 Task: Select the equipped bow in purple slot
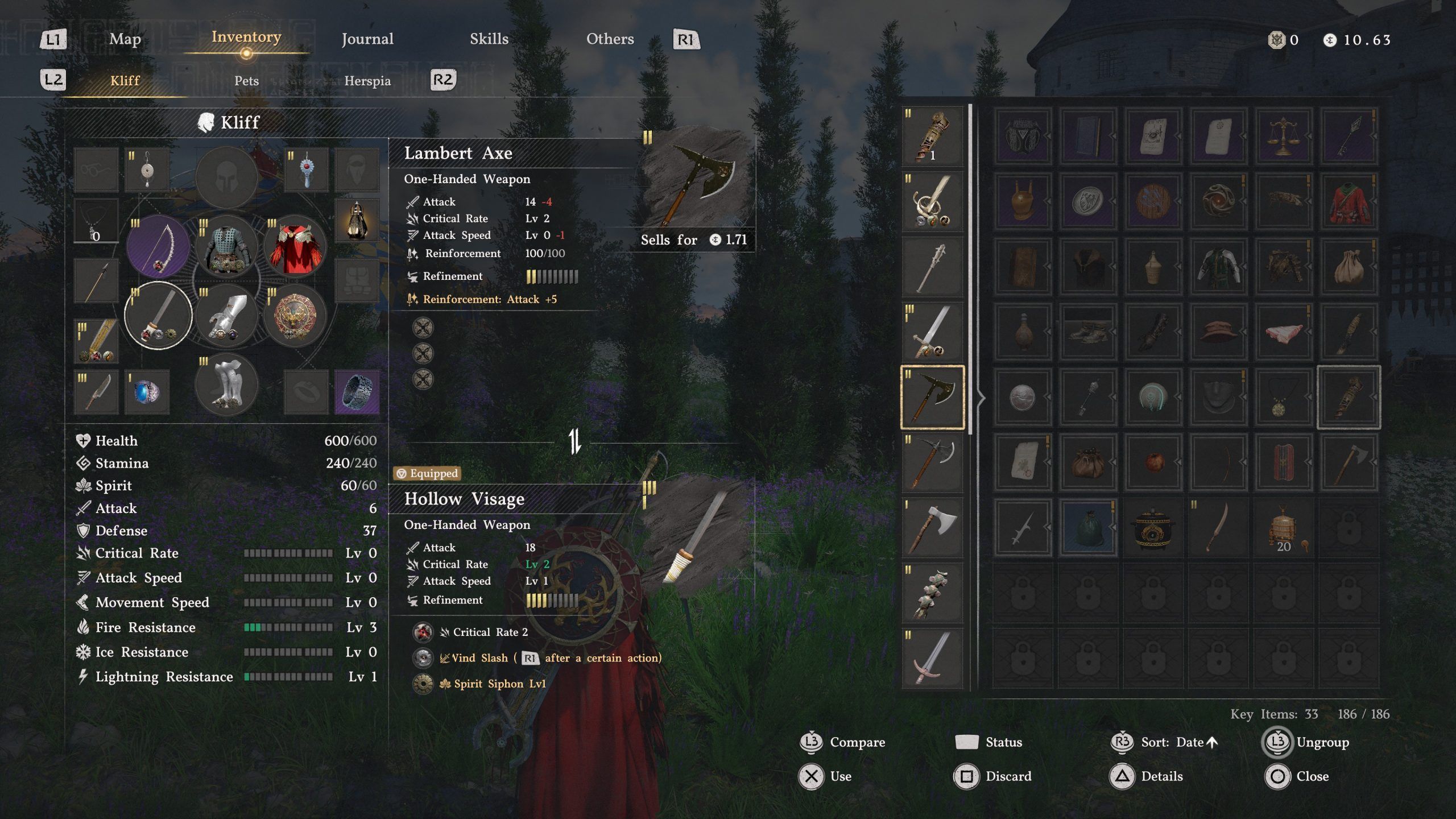[158, 247]
